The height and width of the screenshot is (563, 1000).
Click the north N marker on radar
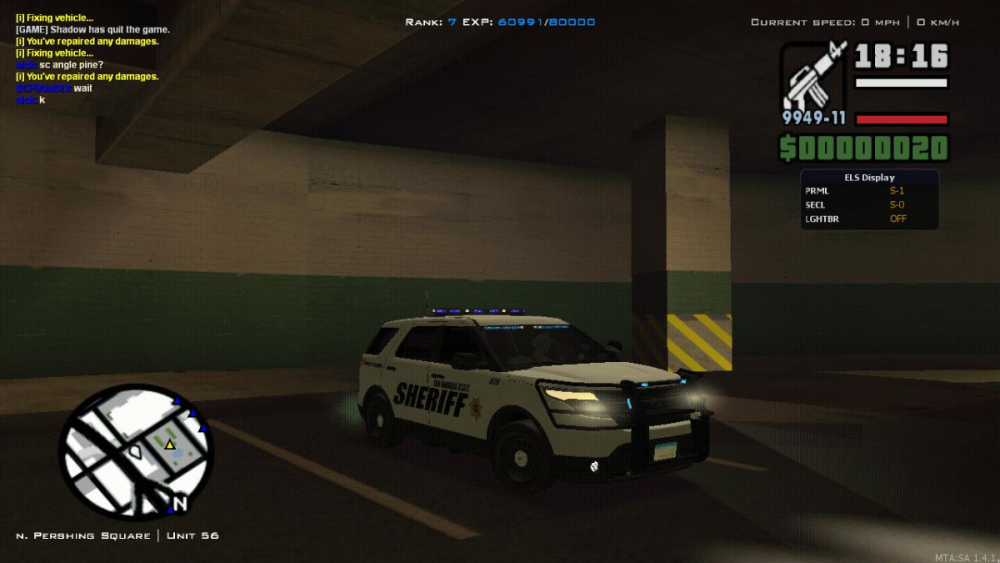pyautogui.click(x=179, y=503)
